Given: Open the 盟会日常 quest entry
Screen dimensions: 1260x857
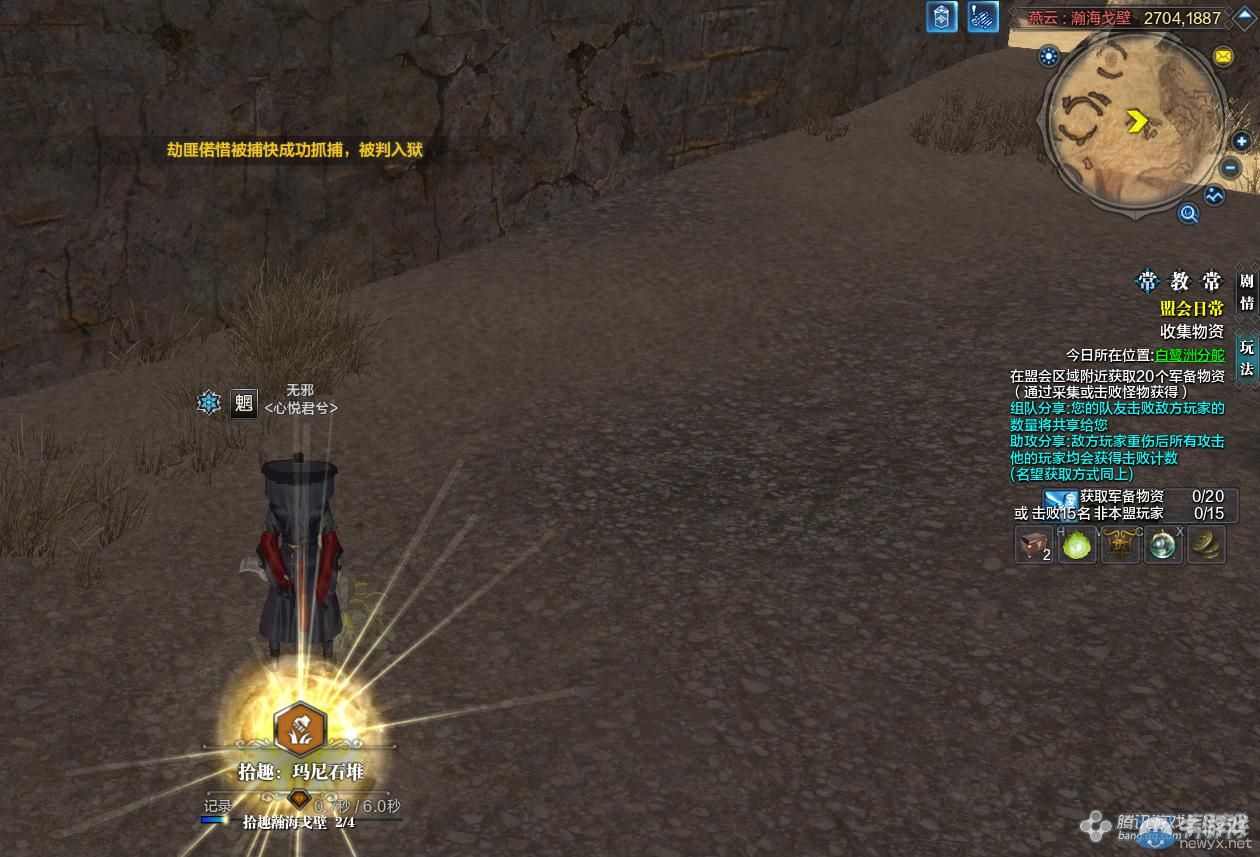Looking at the screenshot, I should click(1191, 309).
